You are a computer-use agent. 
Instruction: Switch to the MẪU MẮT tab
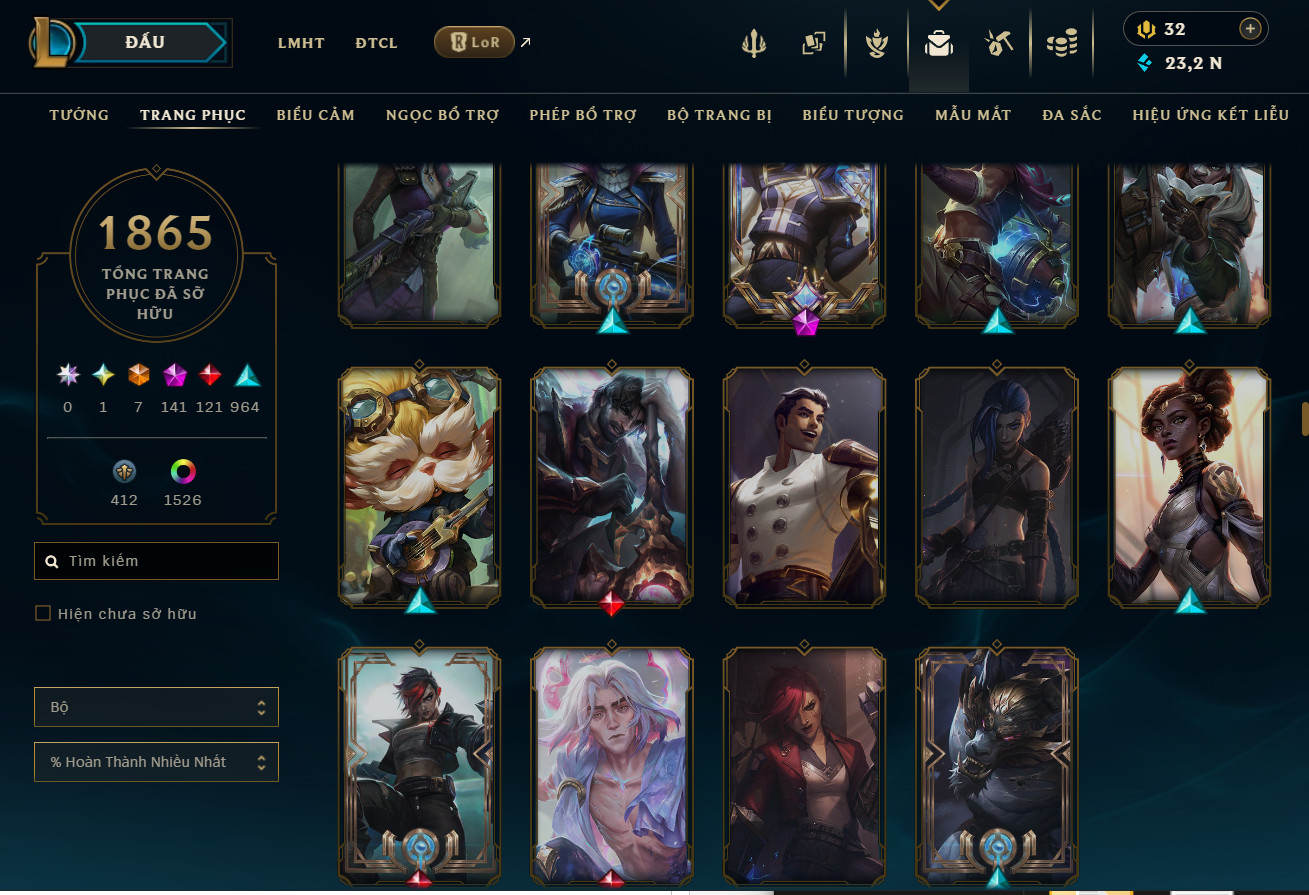coord(973,115)
